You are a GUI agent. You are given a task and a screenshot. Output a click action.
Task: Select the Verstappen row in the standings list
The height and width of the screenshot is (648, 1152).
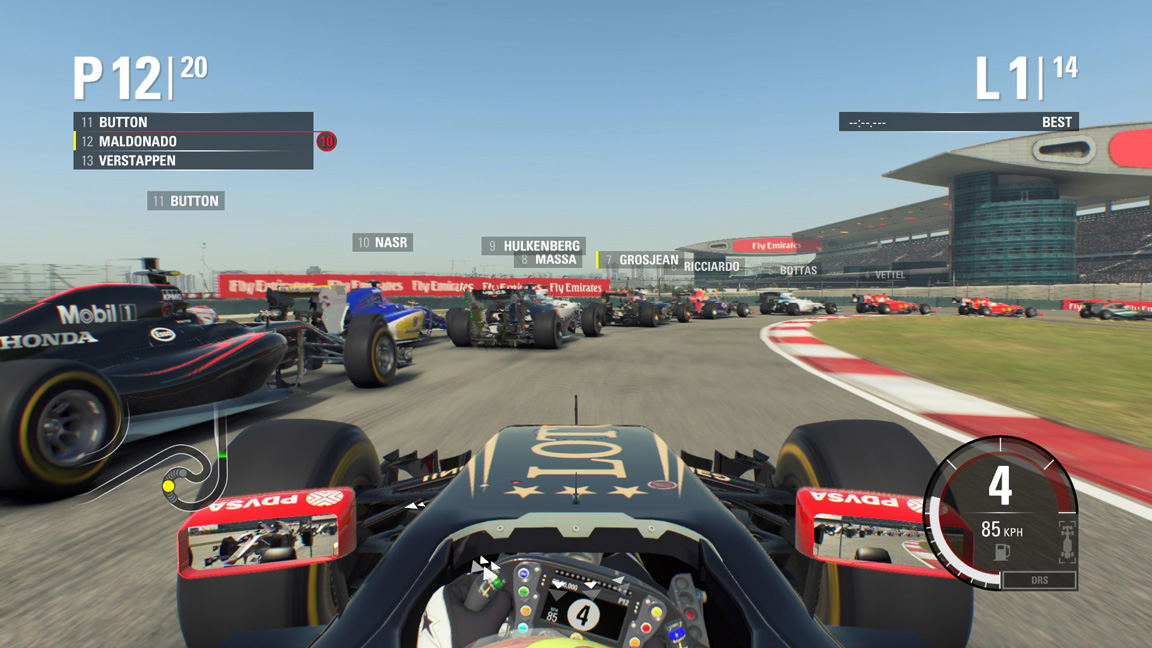tap(193, 160)
